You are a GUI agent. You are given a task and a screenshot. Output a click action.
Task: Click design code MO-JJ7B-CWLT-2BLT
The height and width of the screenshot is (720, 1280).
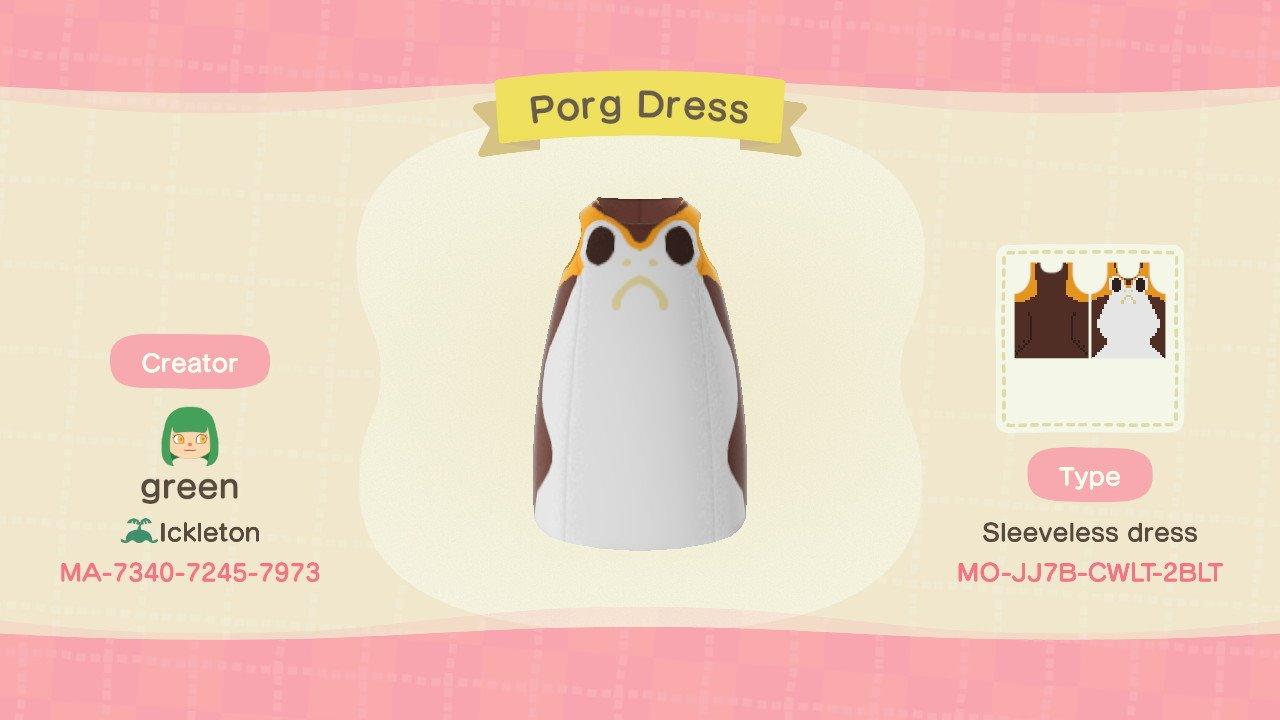(1090, 573)
